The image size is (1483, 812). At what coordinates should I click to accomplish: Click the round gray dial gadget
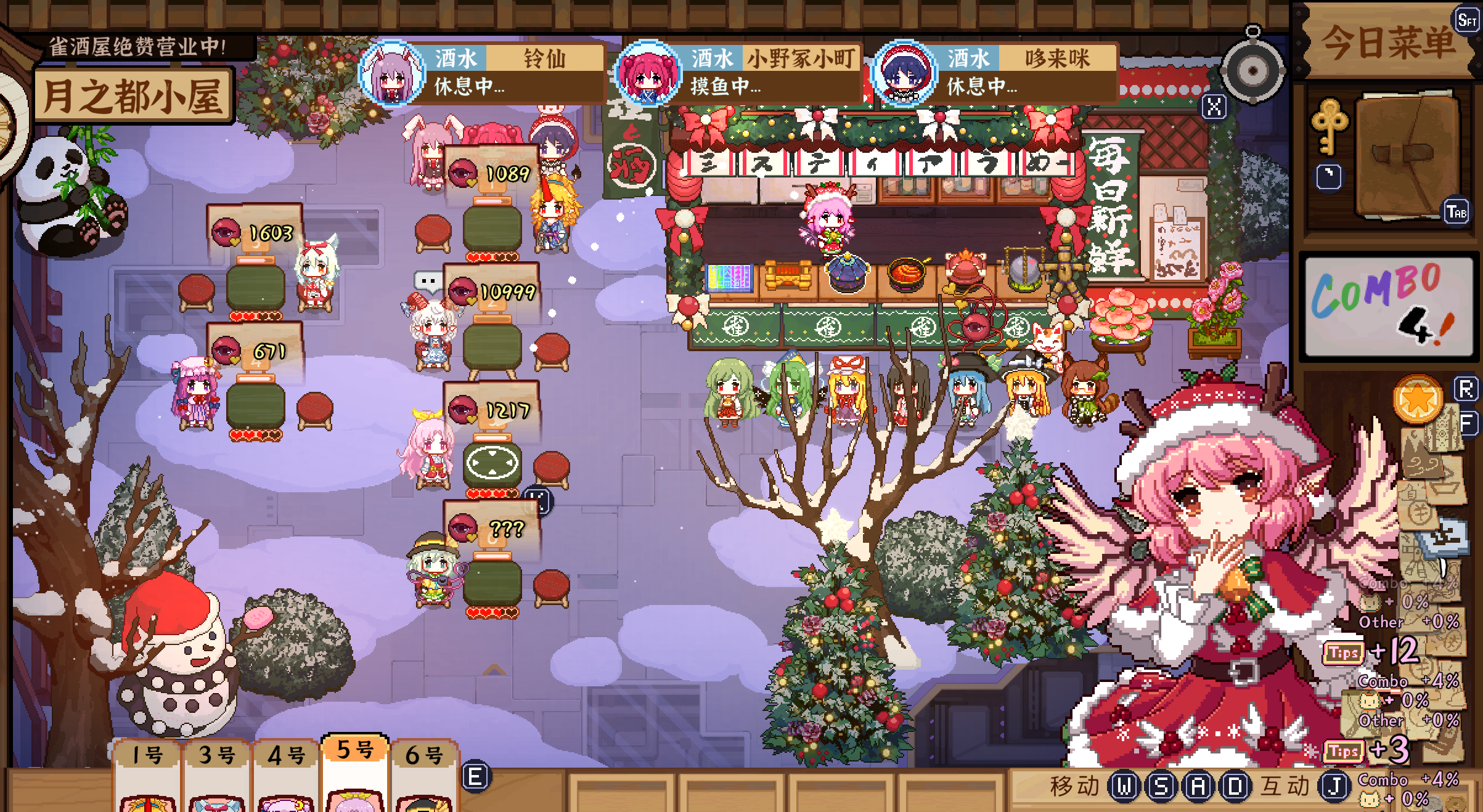pyautogui.click(x=1252, y=71)
